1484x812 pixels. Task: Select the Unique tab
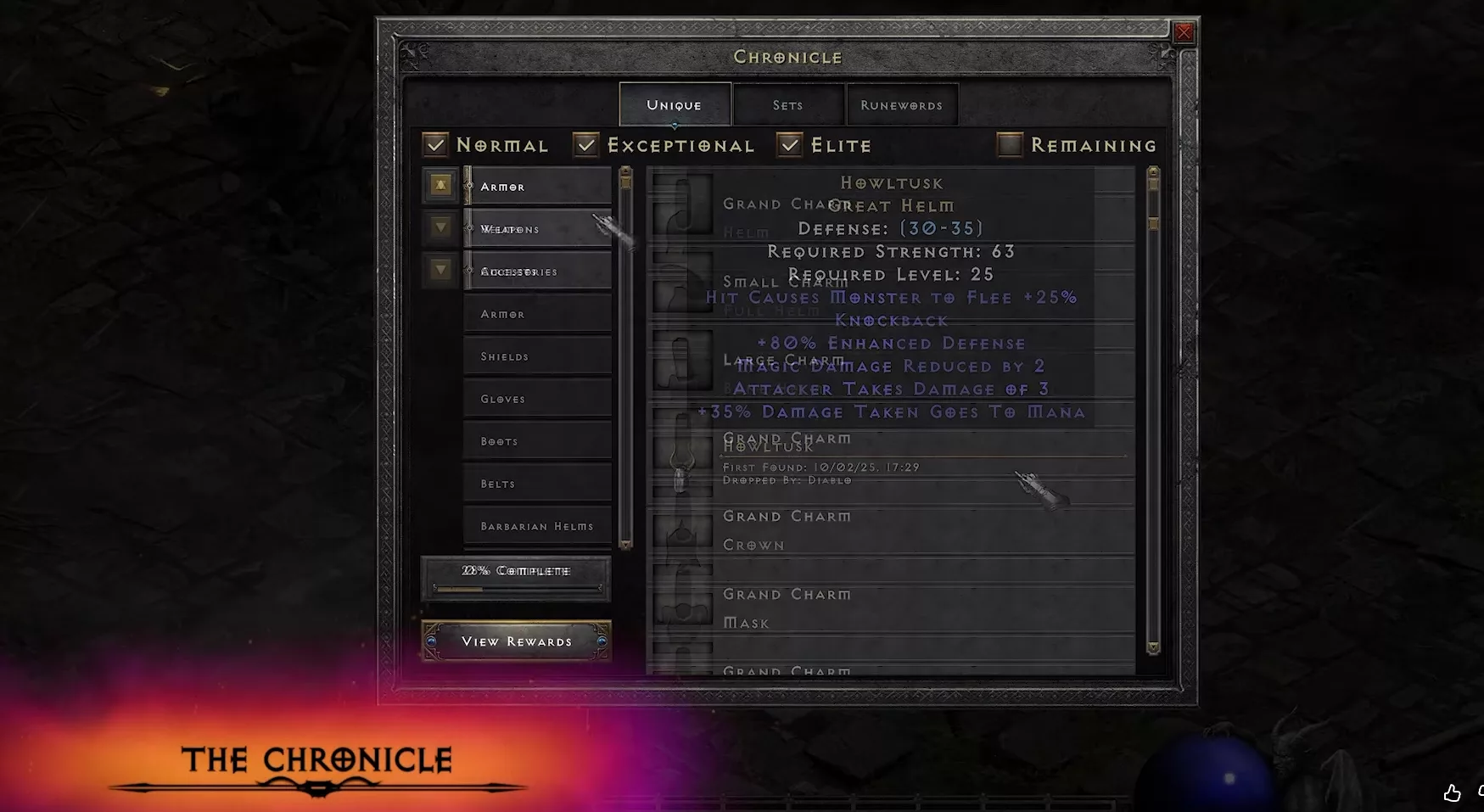(675, 105)
